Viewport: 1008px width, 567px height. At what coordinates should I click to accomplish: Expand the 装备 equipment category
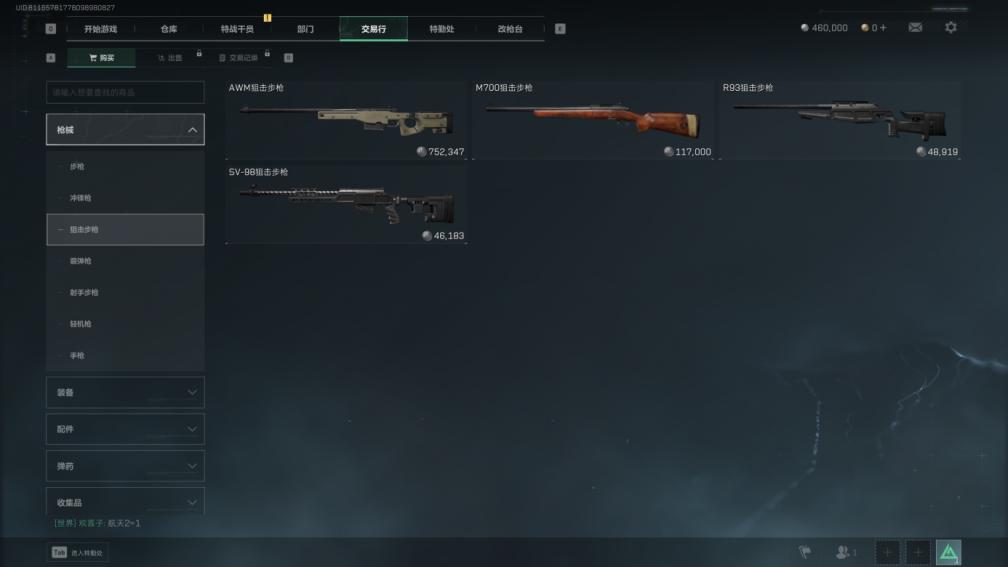tap(125, 392)
